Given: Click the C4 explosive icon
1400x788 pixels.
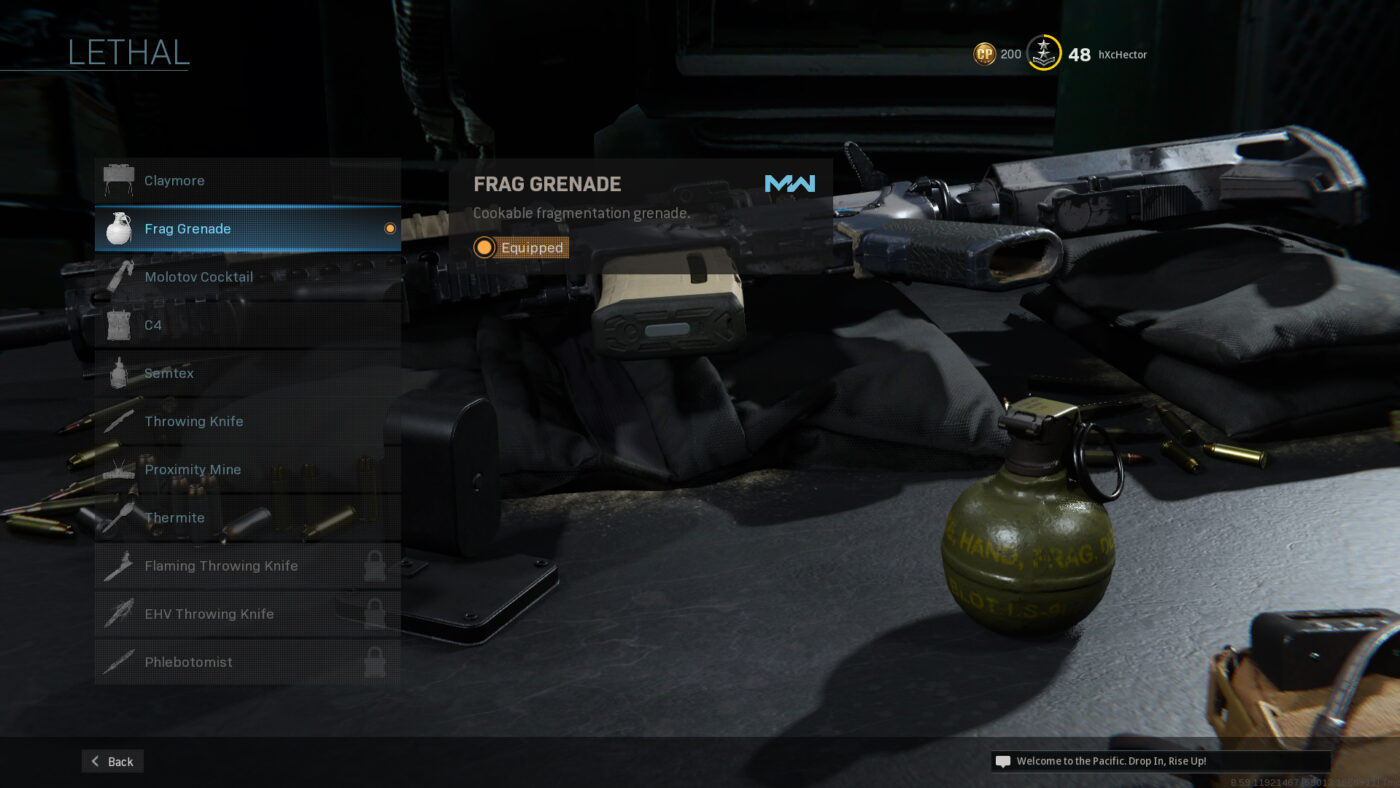Looking at the screenshot, I should pyautogui.click(x=119, y=324).
